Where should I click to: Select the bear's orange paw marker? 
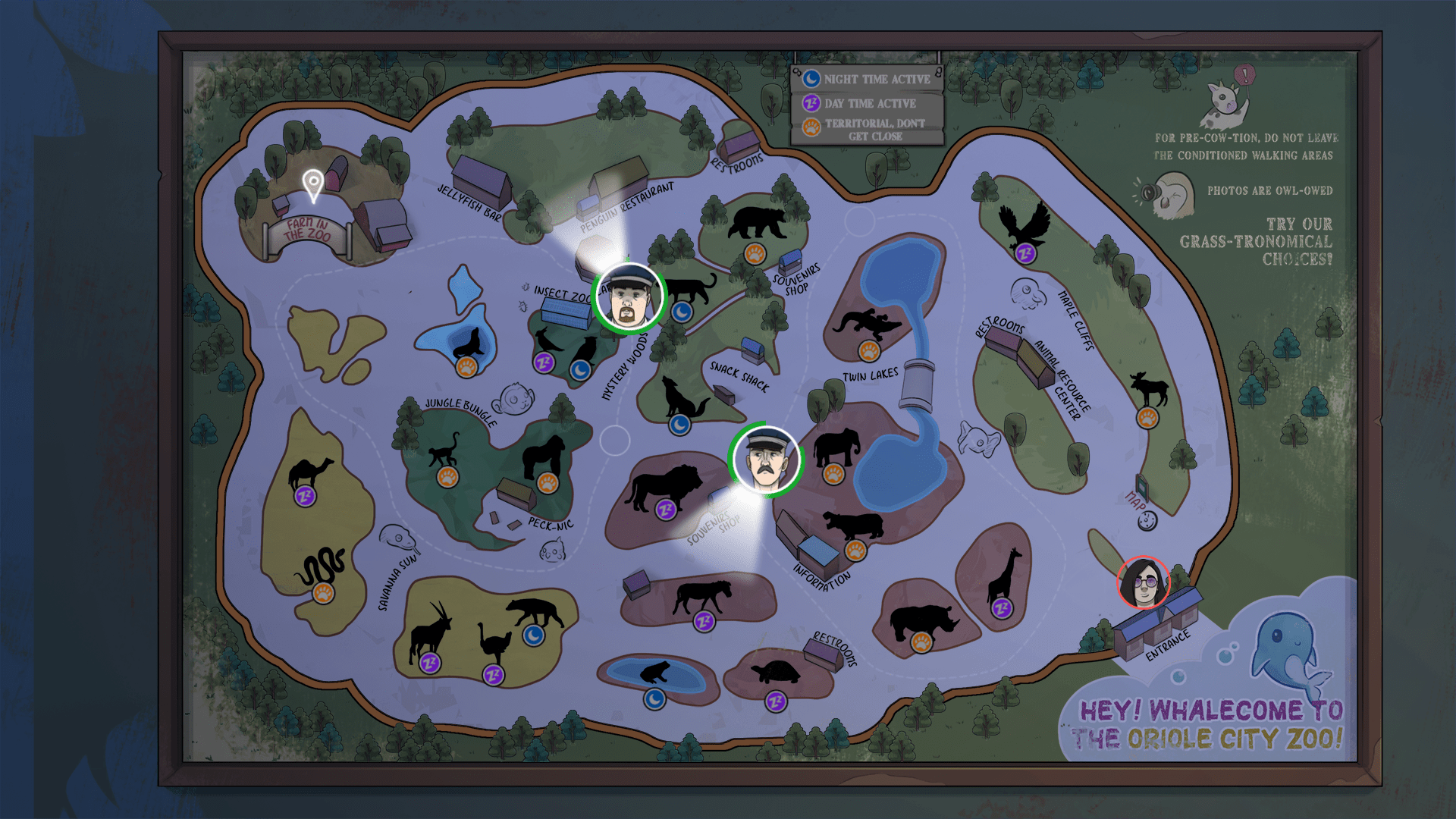pyautogui.click(x=755, y=253)
